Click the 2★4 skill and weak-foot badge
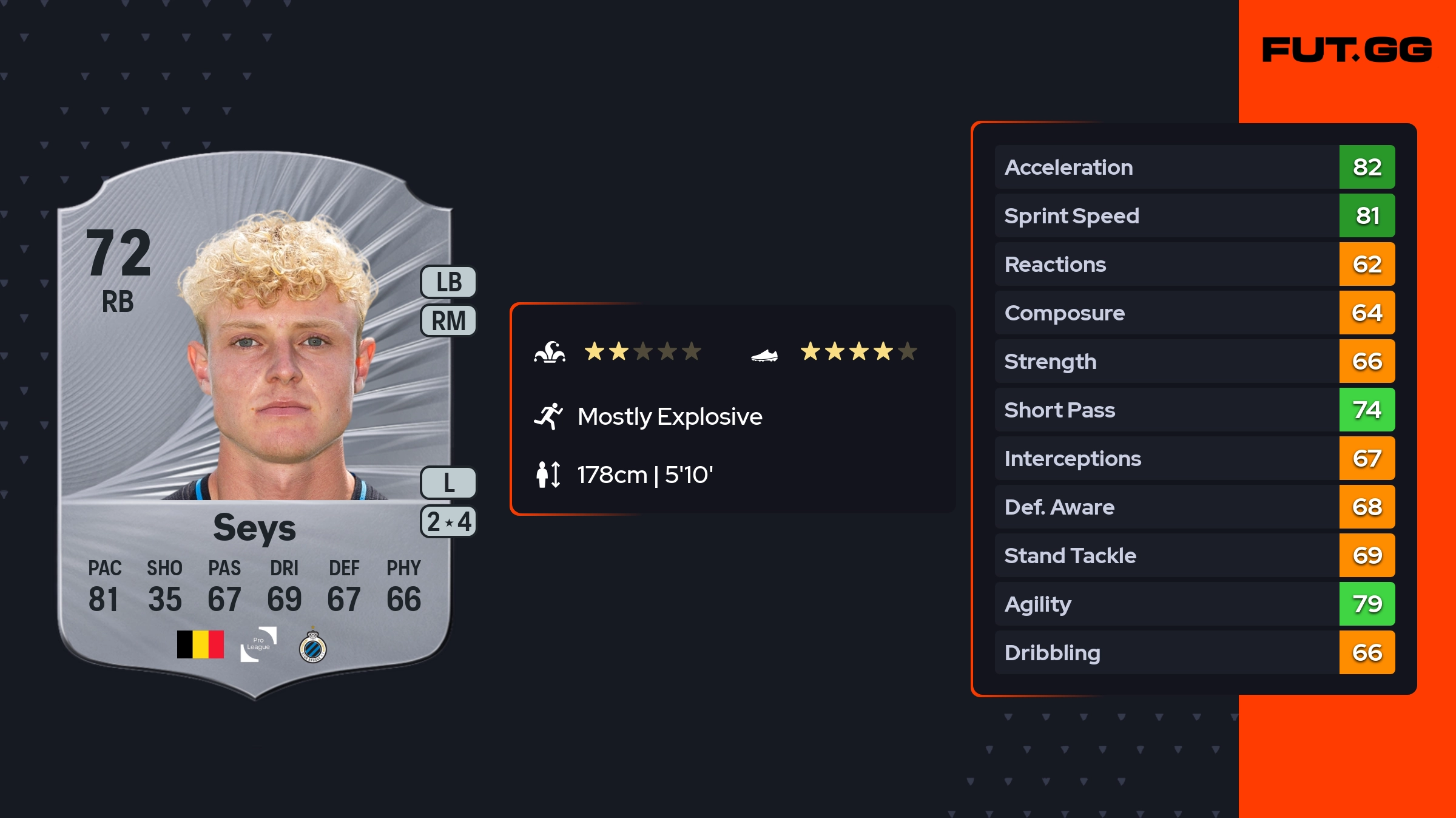Image resolution: width=1456 pixels, height=818 pixels. 448,522
